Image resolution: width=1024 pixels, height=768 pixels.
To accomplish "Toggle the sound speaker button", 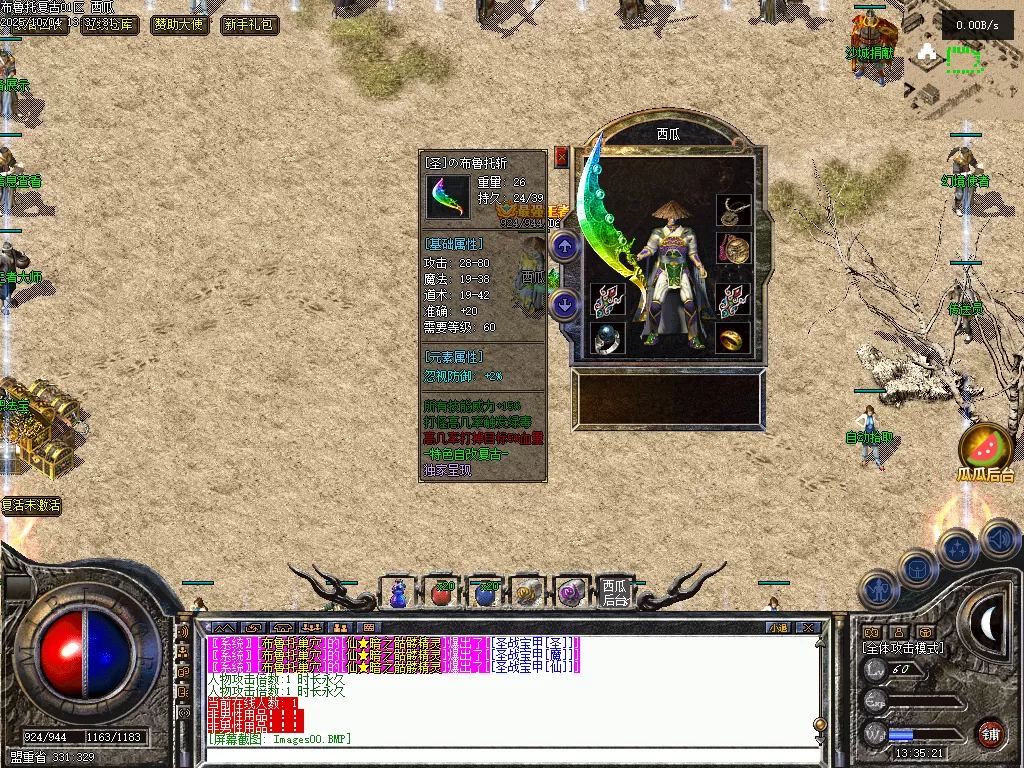I will [x=998, y=539].
